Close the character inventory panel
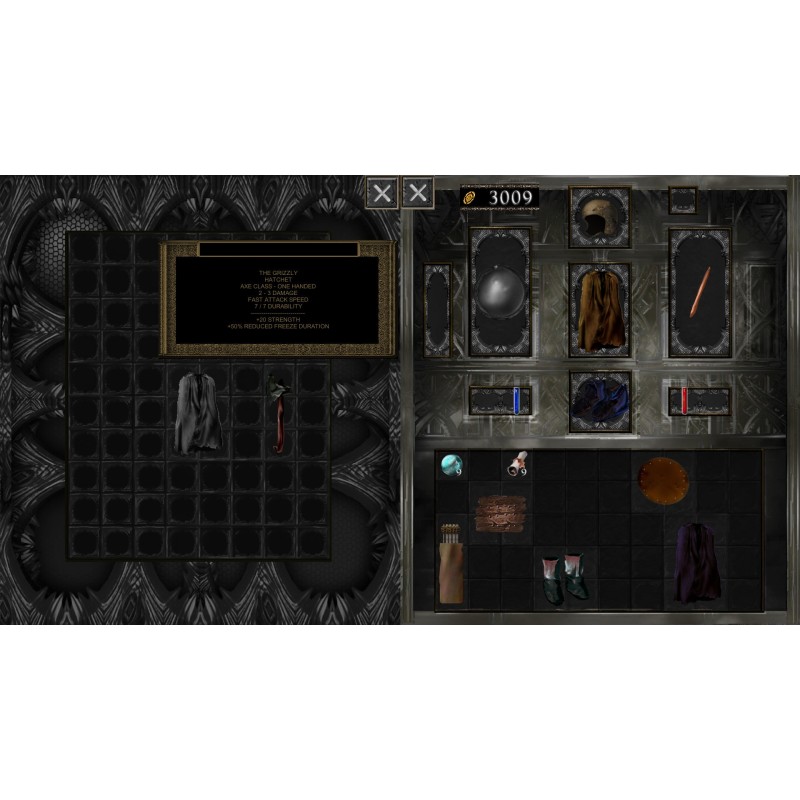Screen dimensions: 800x800 point(418,192)
